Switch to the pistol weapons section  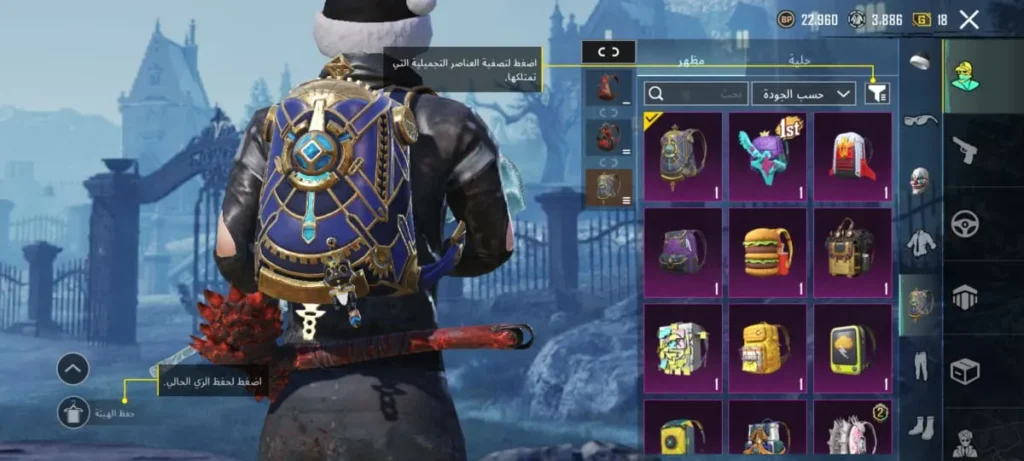tap(965, 150)
